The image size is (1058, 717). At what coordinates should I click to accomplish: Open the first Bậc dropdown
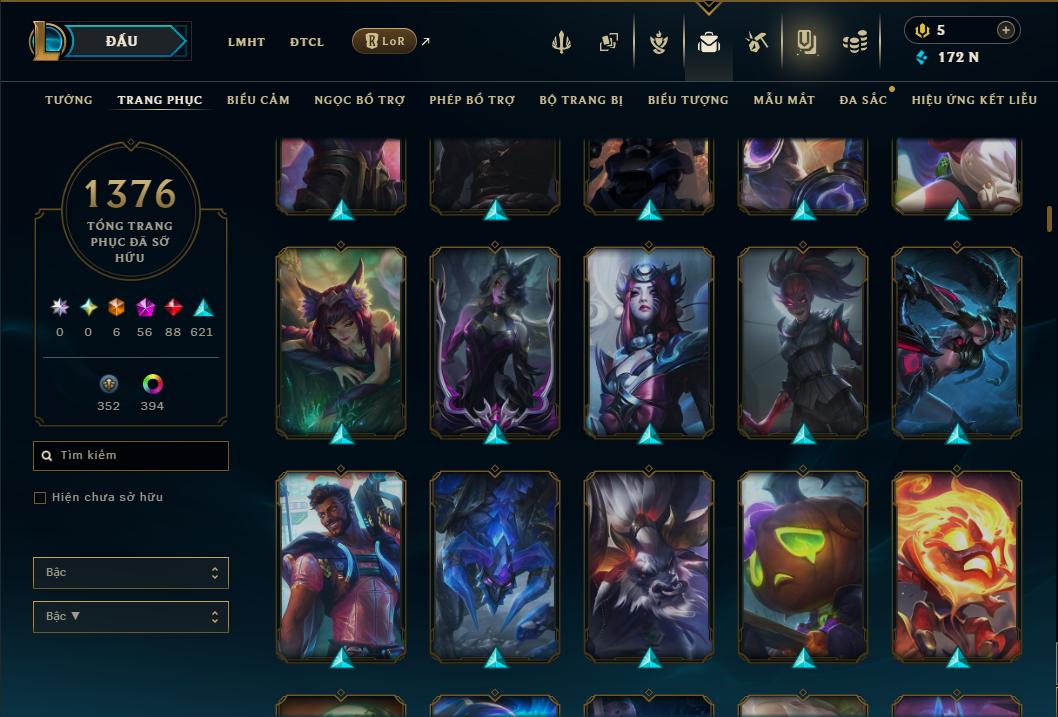coord(131,573)
